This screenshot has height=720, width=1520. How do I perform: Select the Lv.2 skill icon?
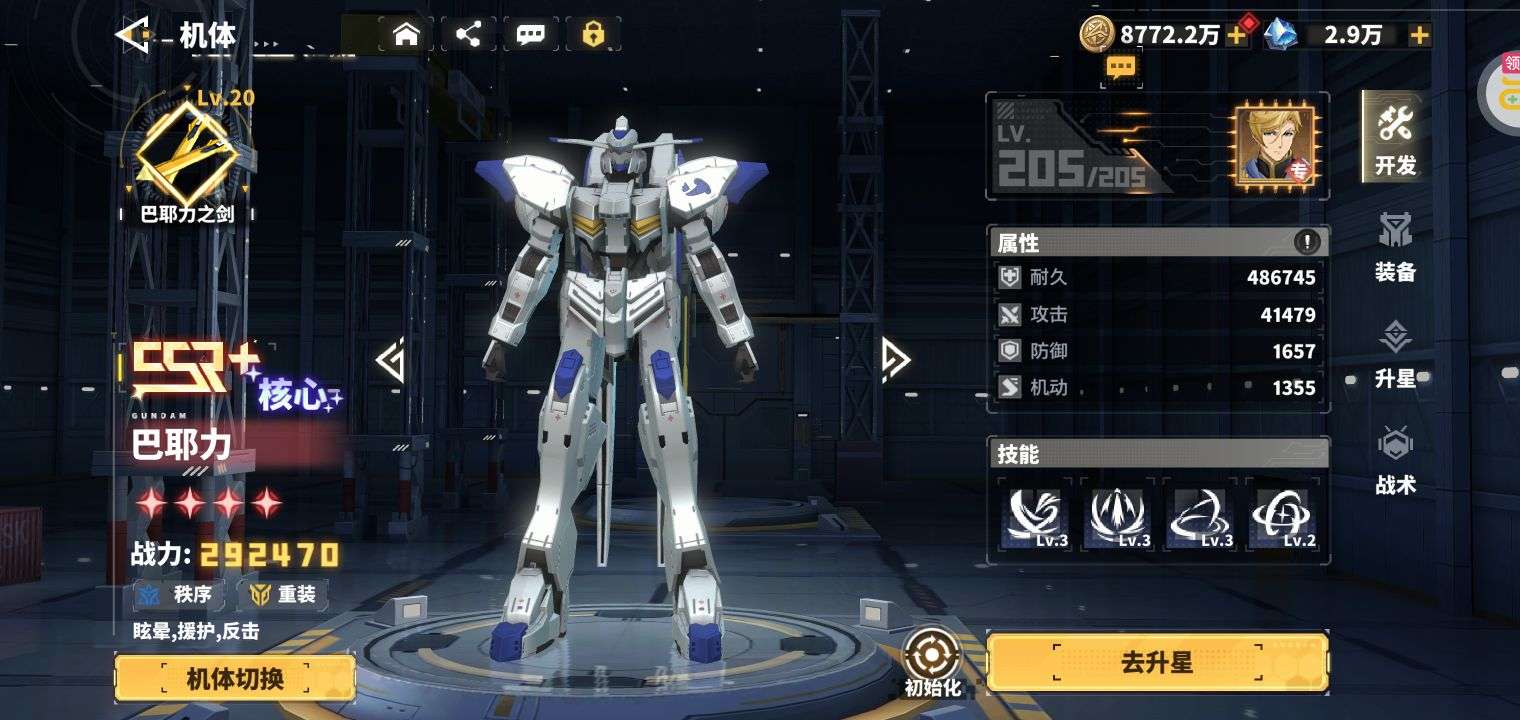click(1283, 516)
